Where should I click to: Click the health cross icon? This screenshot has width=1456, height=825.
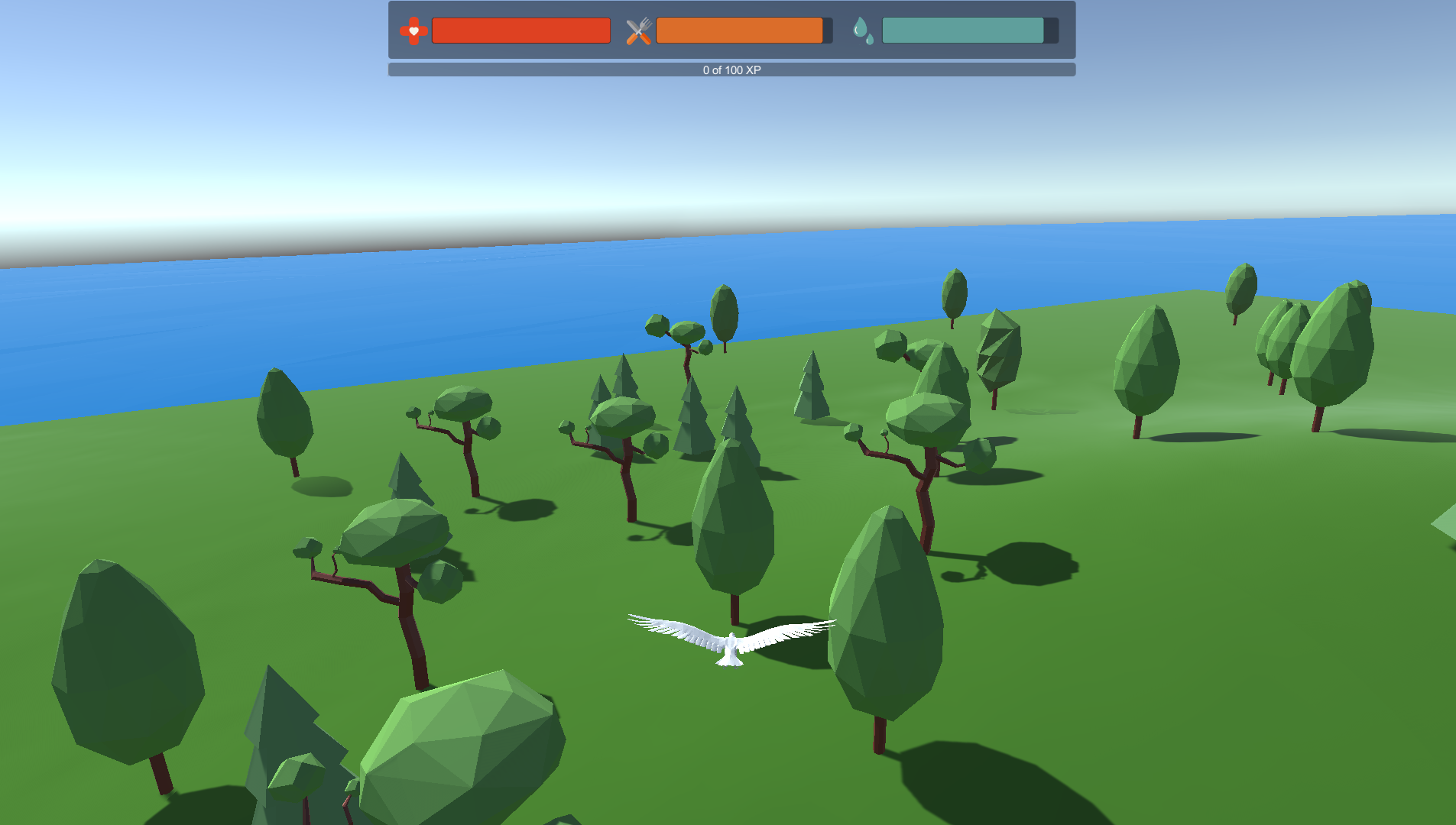(412, 31)
